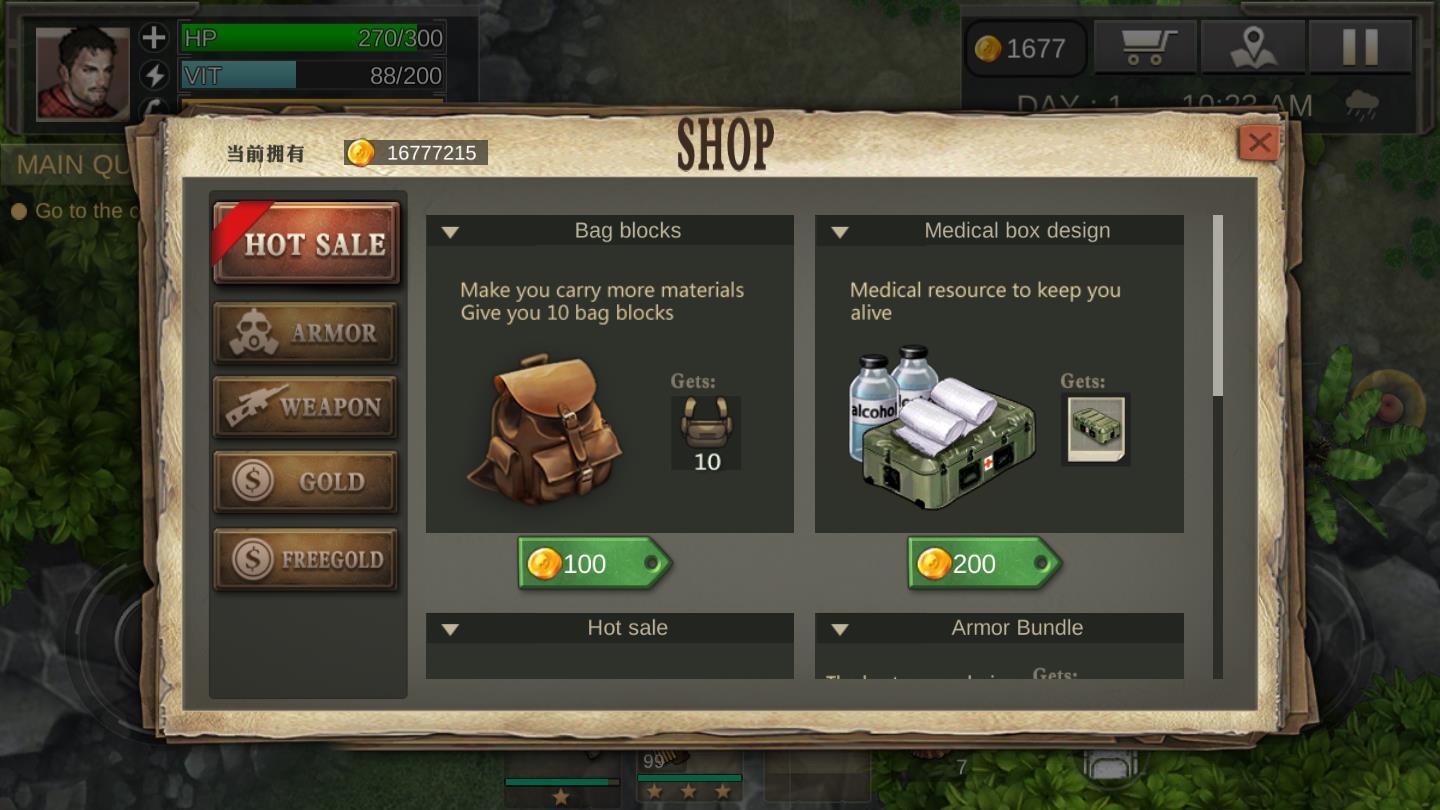Open the map with the pin icon

click(x=1253, y=47)
